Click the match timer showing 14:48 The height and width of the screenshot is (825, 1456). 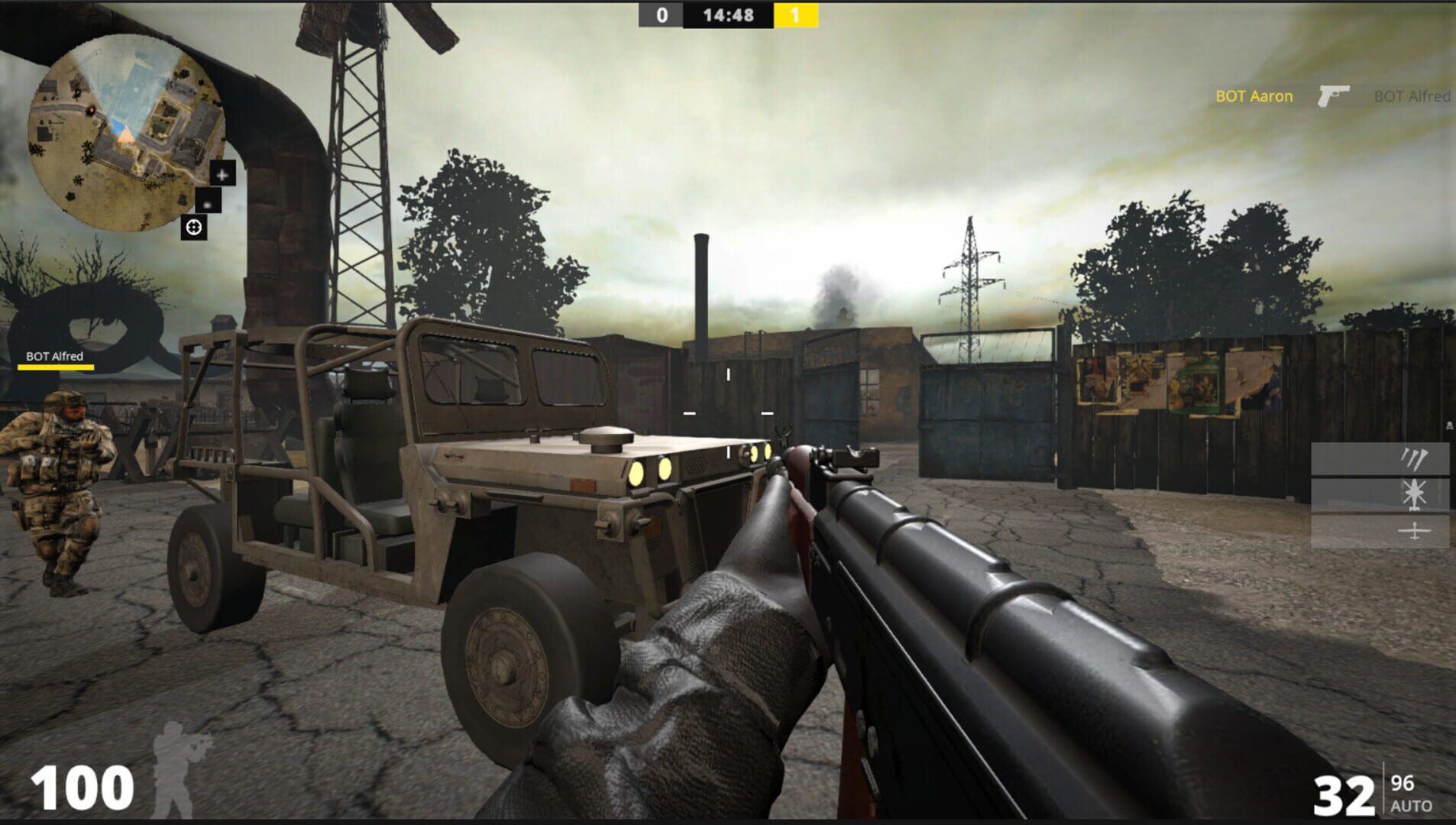727,13
